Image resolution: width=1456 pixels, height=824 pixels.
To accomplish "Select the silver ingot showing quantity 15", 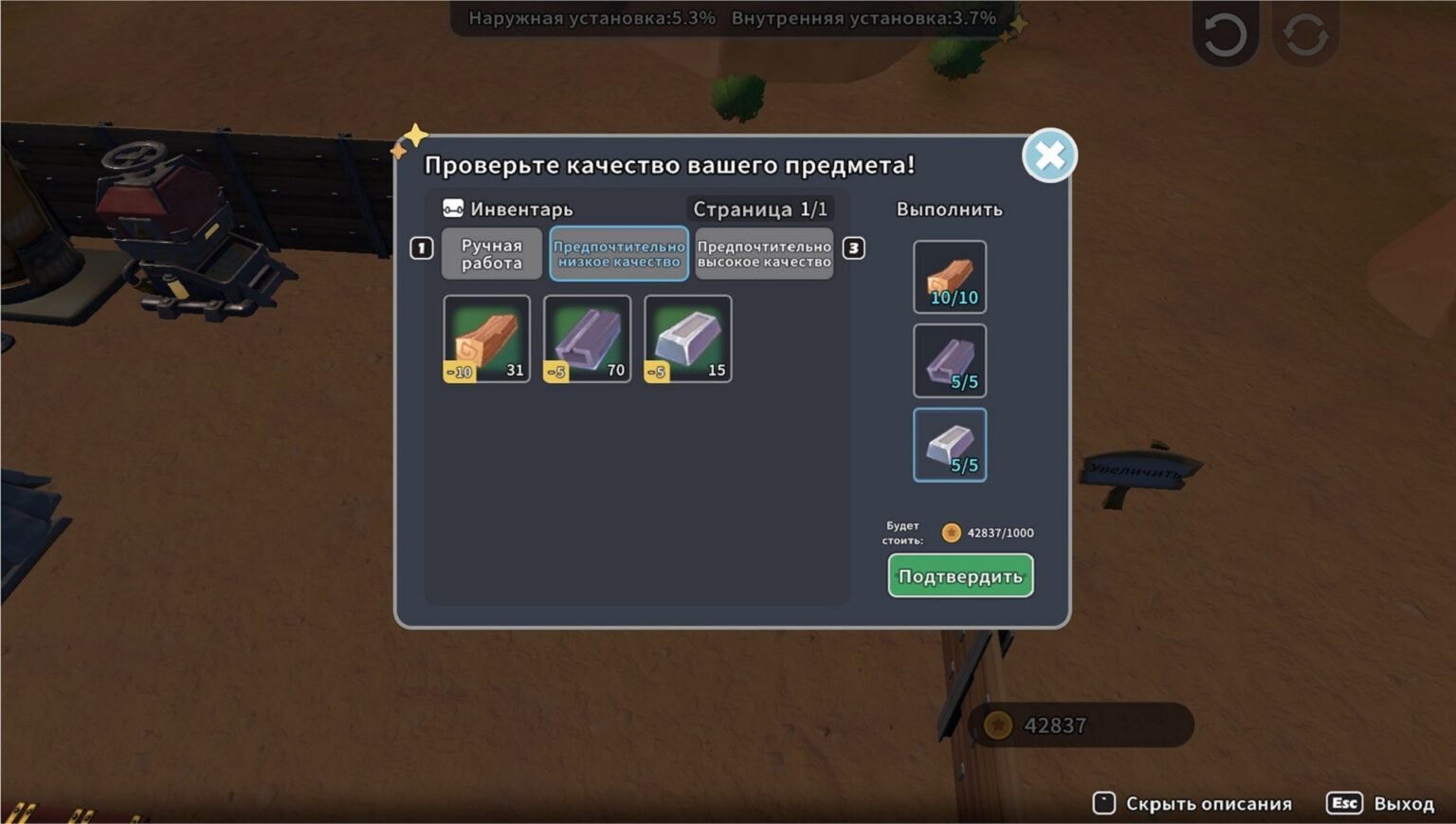I will [x=688, y=339].
